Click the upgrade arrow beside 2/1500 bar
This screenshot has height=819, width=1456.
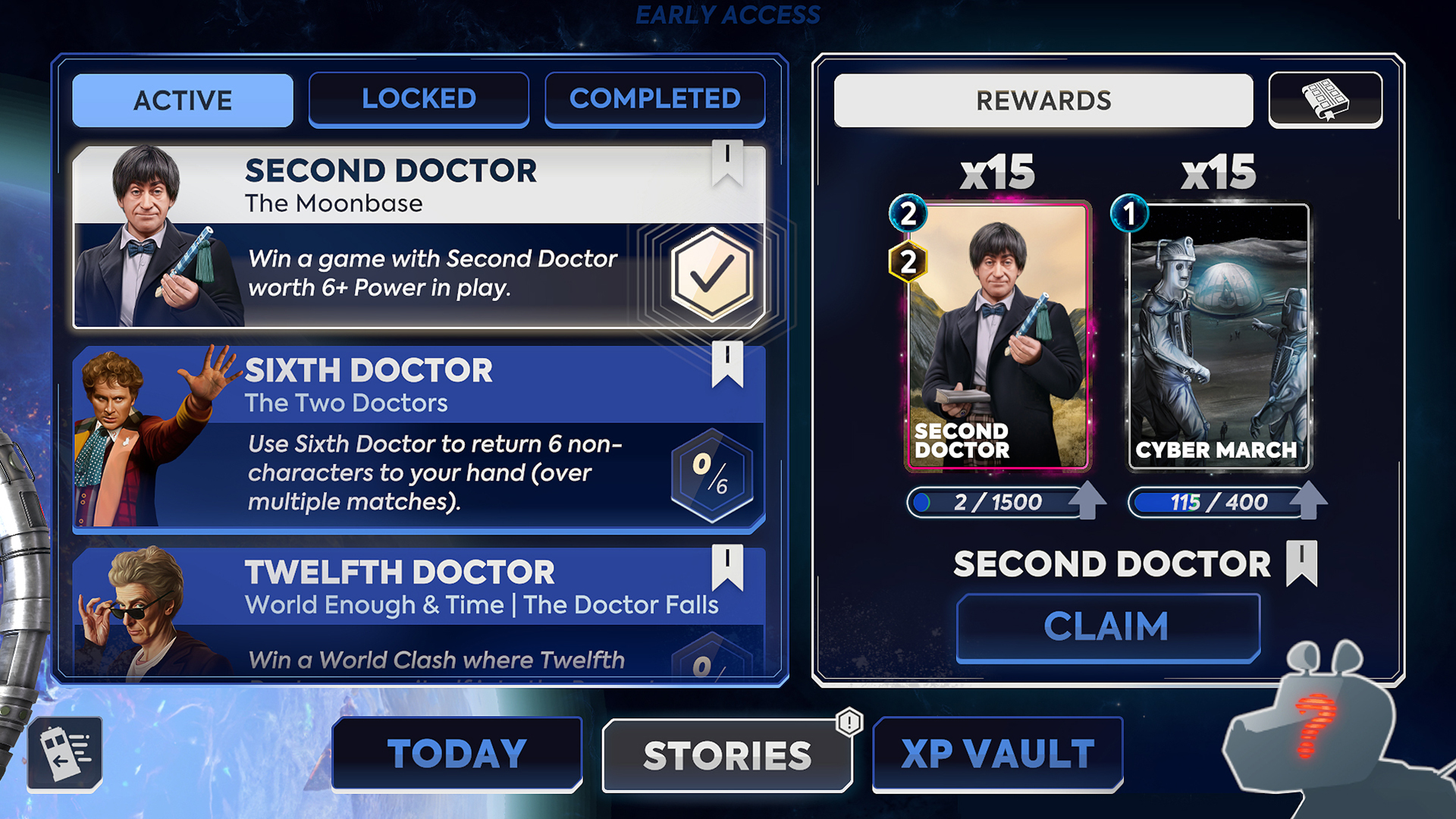tap(1089, 500)
